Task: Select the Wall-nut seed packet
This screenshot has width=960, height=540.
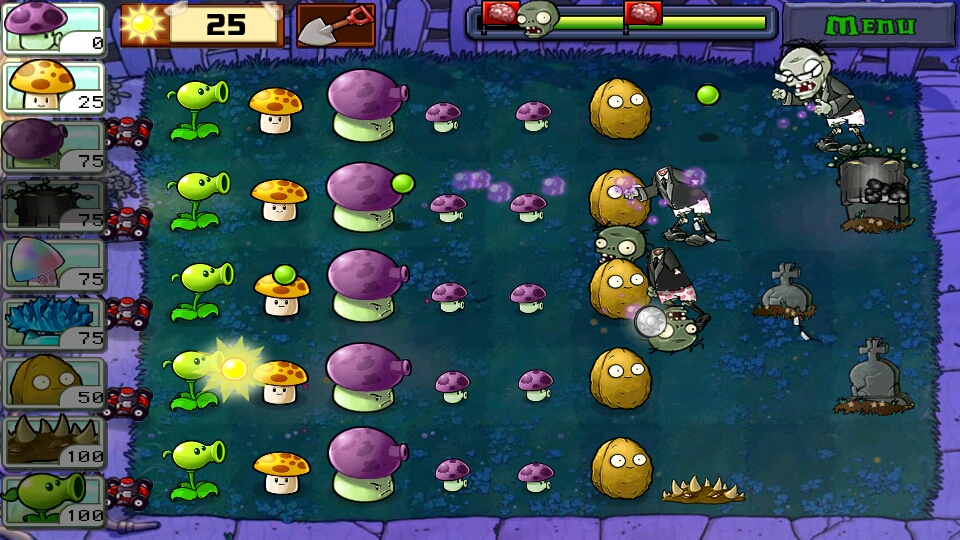Action: pos(54,382)
